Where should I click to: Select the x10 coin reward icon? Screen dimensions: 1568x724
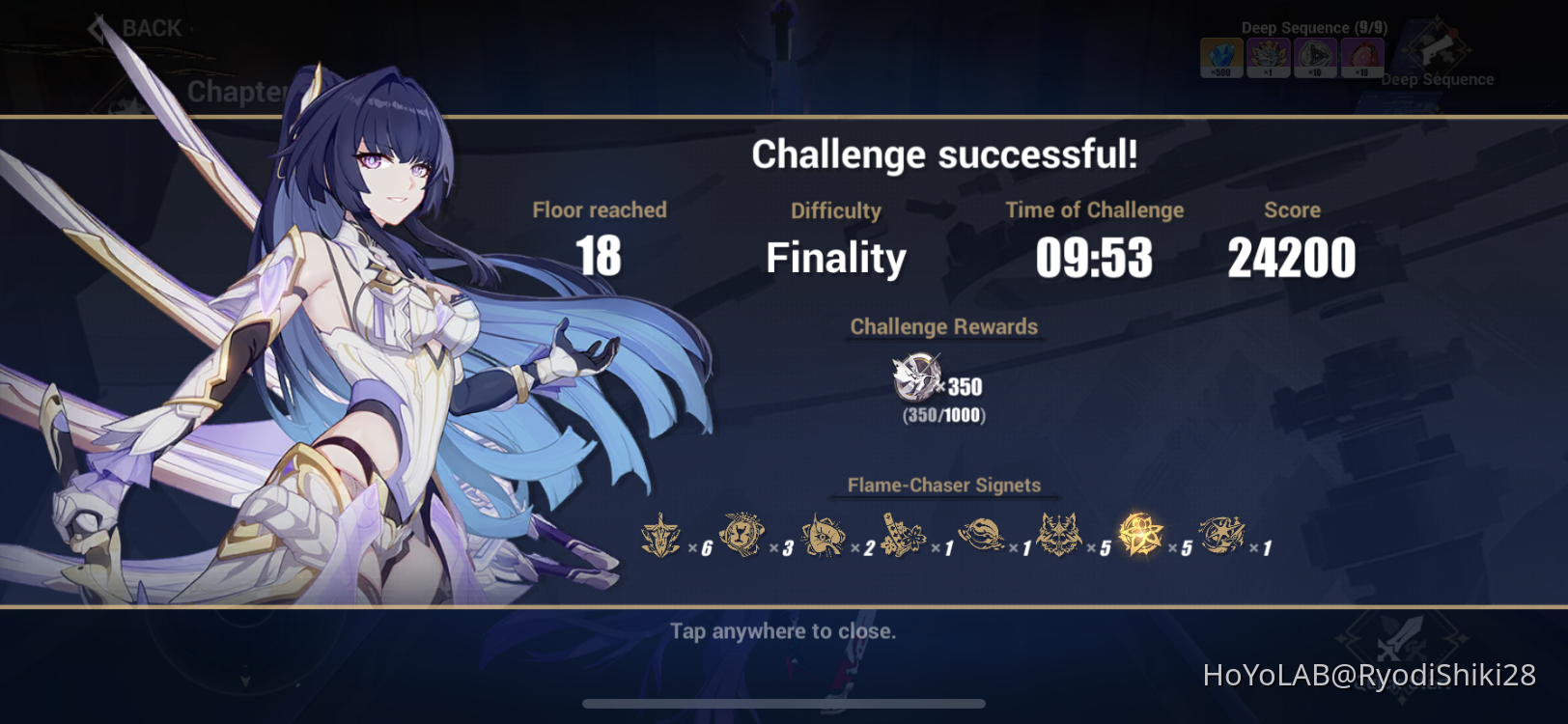1315,58
